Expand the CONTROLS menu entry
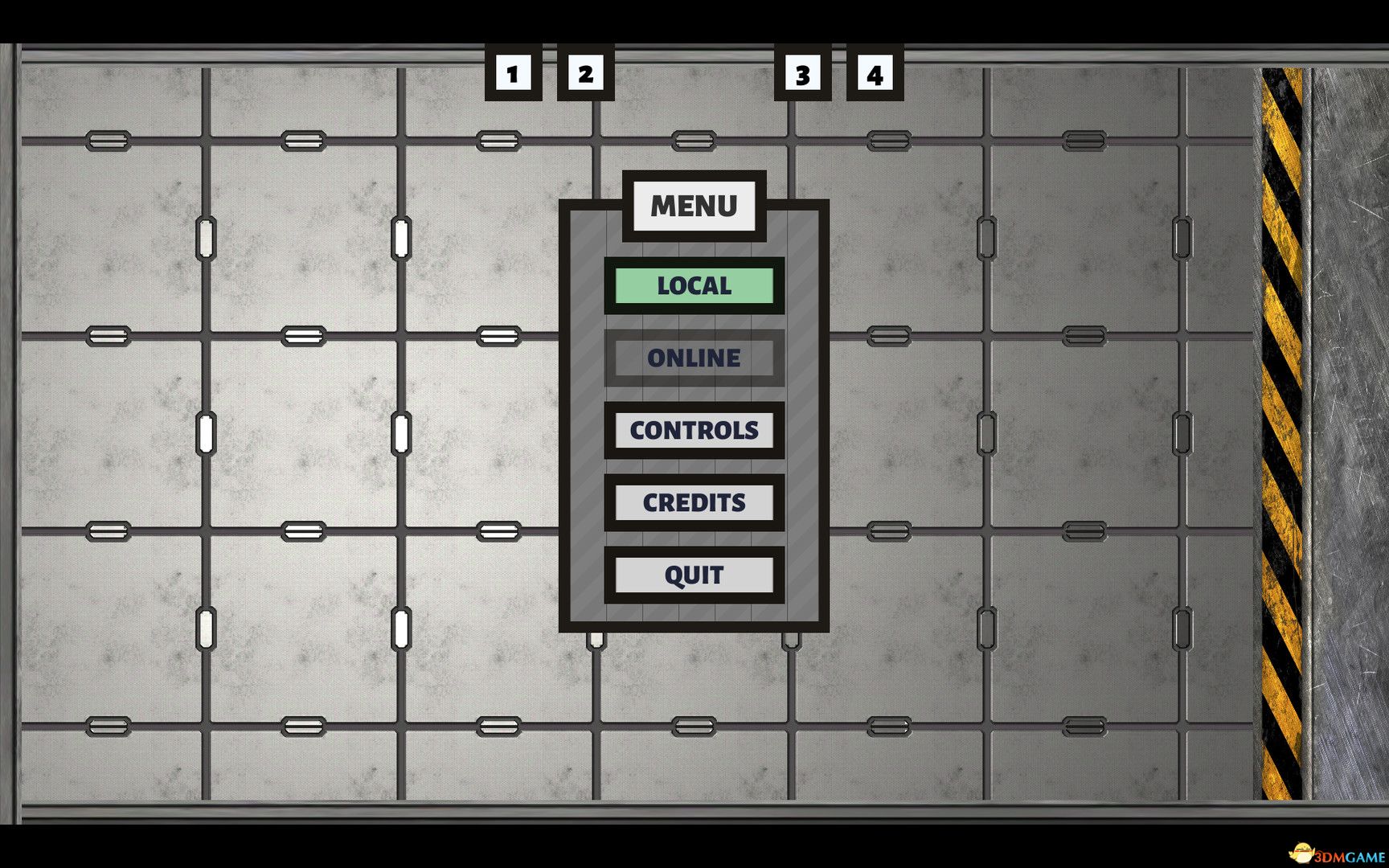1389x868 pixels. (x=694, y=431)
